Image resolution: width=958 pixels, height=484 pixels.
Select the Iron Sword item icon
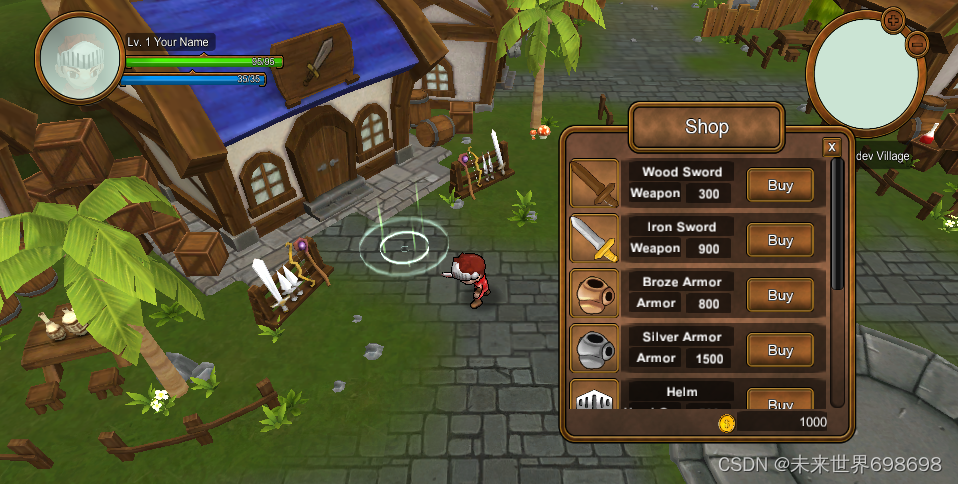594,239
